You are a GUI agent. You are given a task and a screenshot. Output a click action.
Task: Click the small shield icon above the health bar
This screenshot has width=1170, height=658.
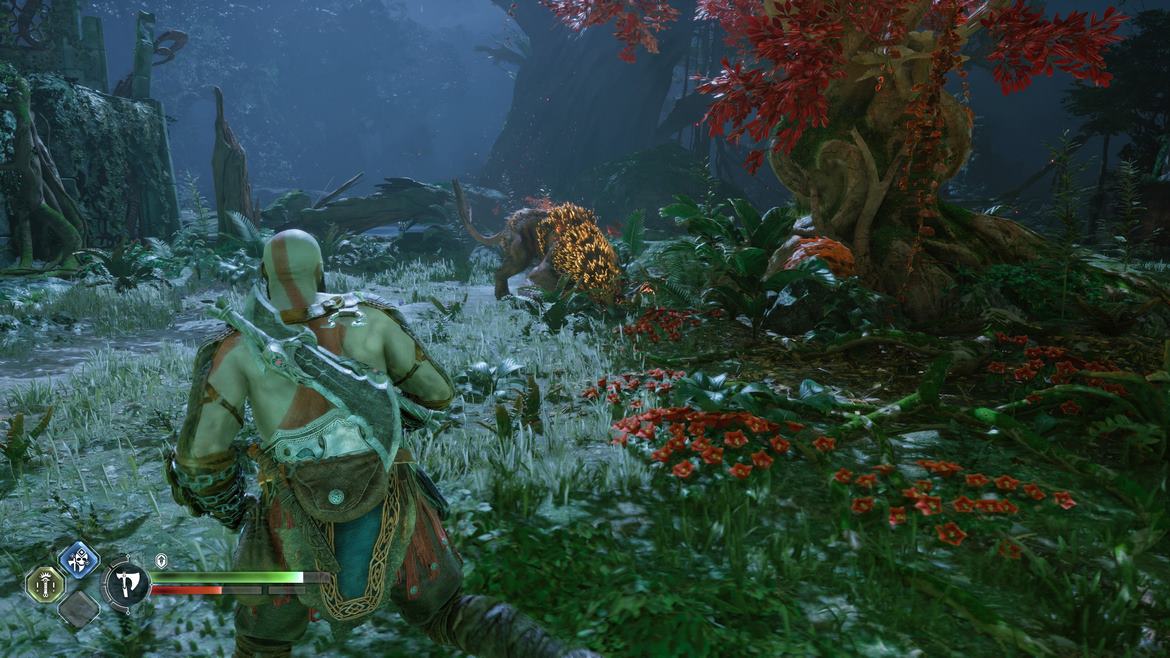(x=161, y=560)
